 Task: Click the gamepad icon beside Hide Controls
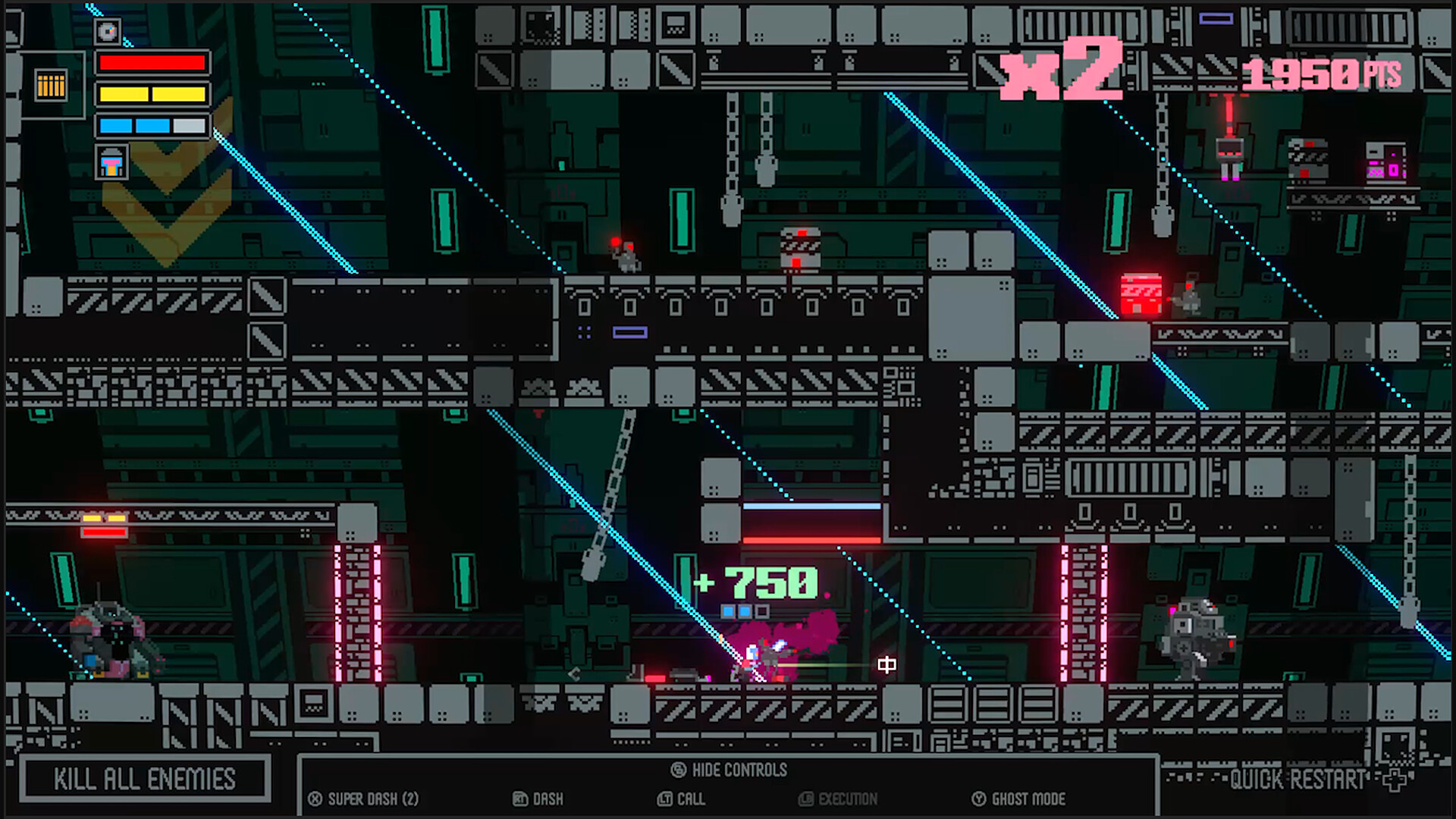pos(677,769)
